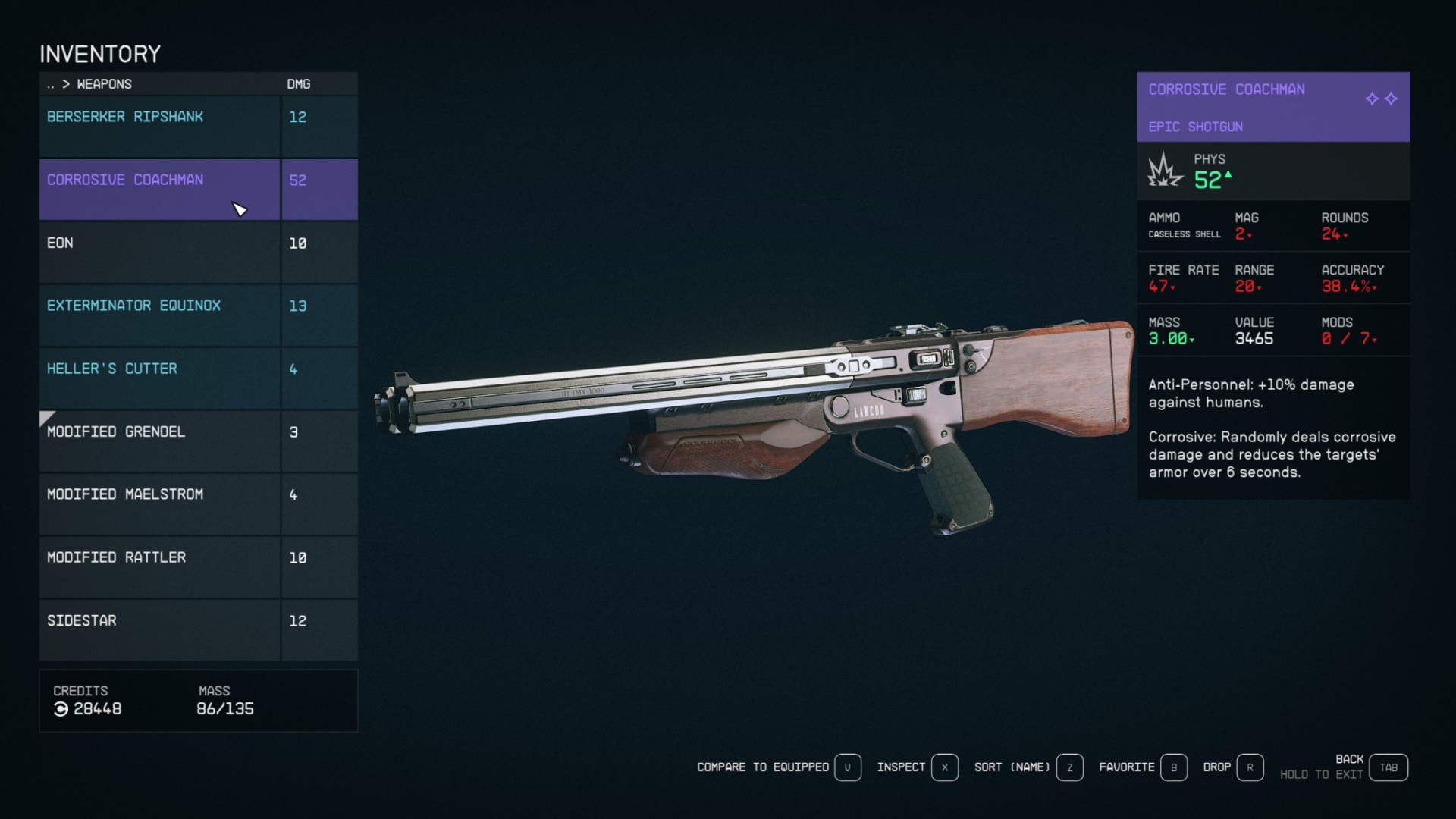Mark the weapon as Favorite
This screenshot has height=819, width=1456.
click(x=1142, y=767)
